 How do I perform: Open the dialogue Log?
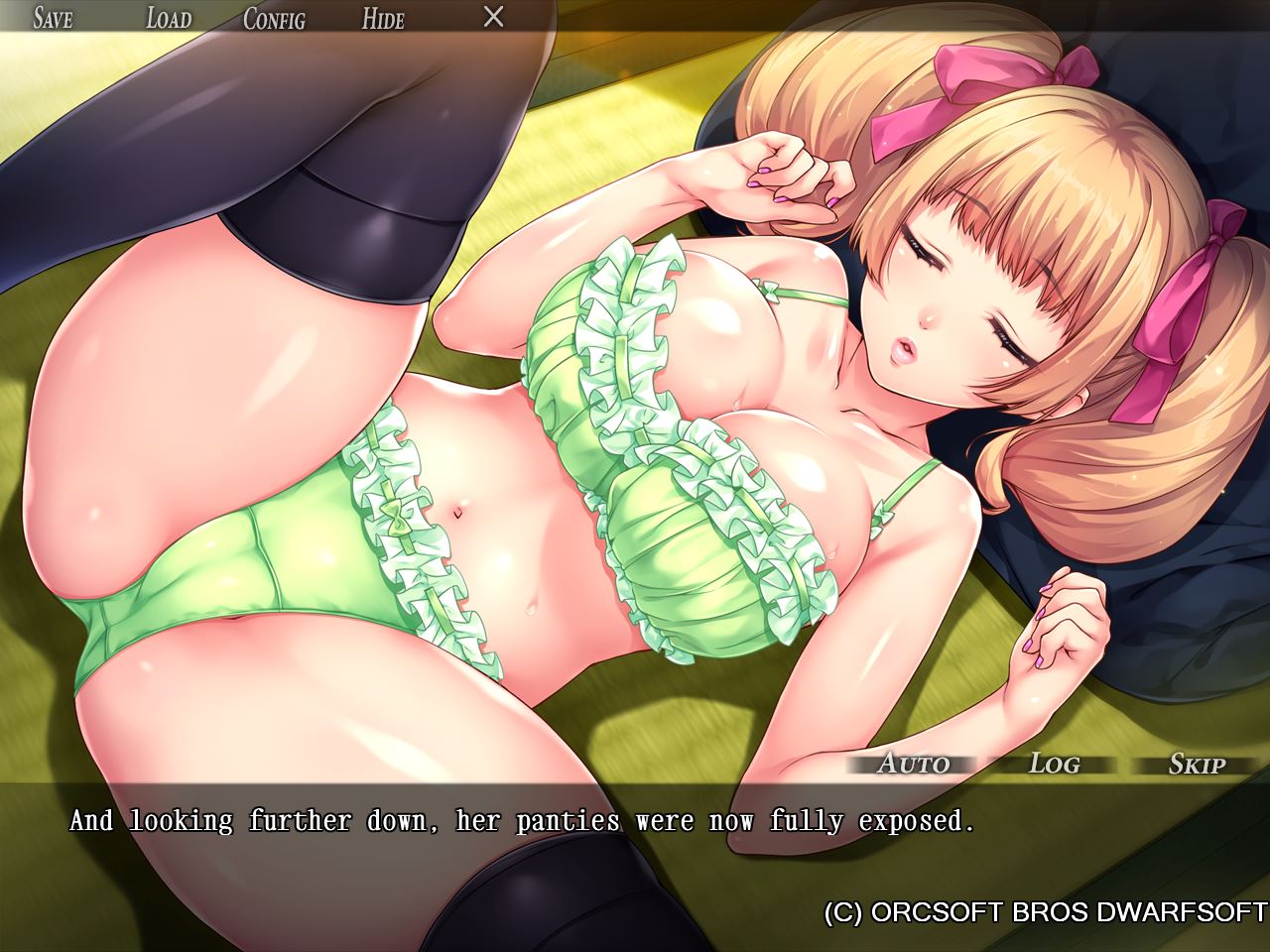point(1054,764)
